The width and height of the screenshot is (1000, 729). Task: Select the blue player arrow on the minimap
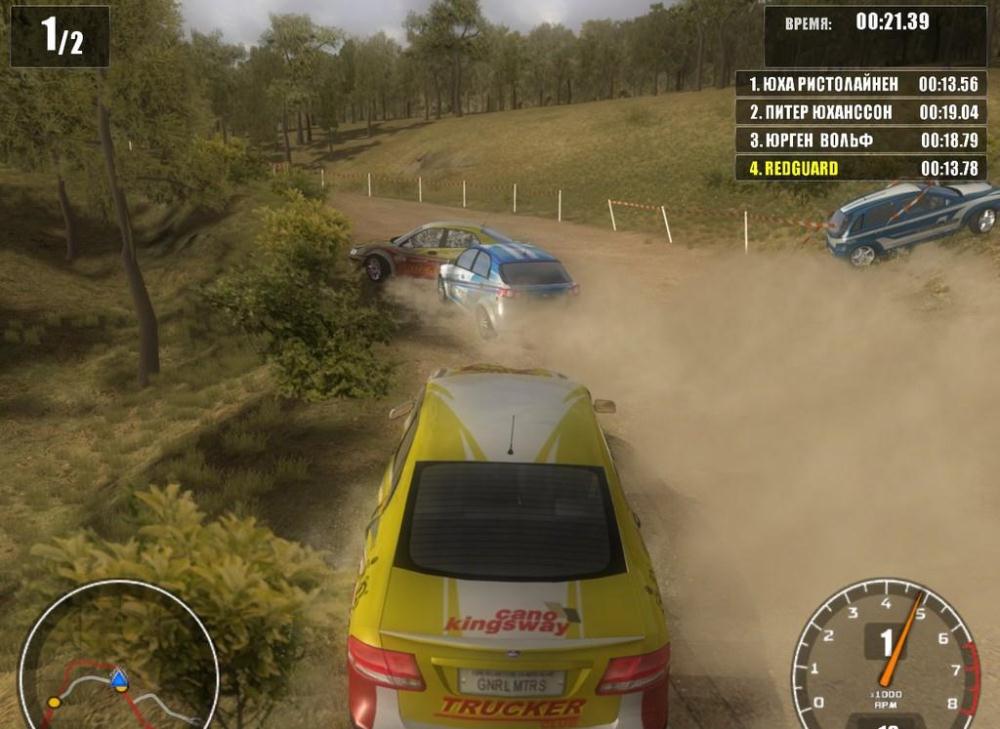(x=119, y=680)
